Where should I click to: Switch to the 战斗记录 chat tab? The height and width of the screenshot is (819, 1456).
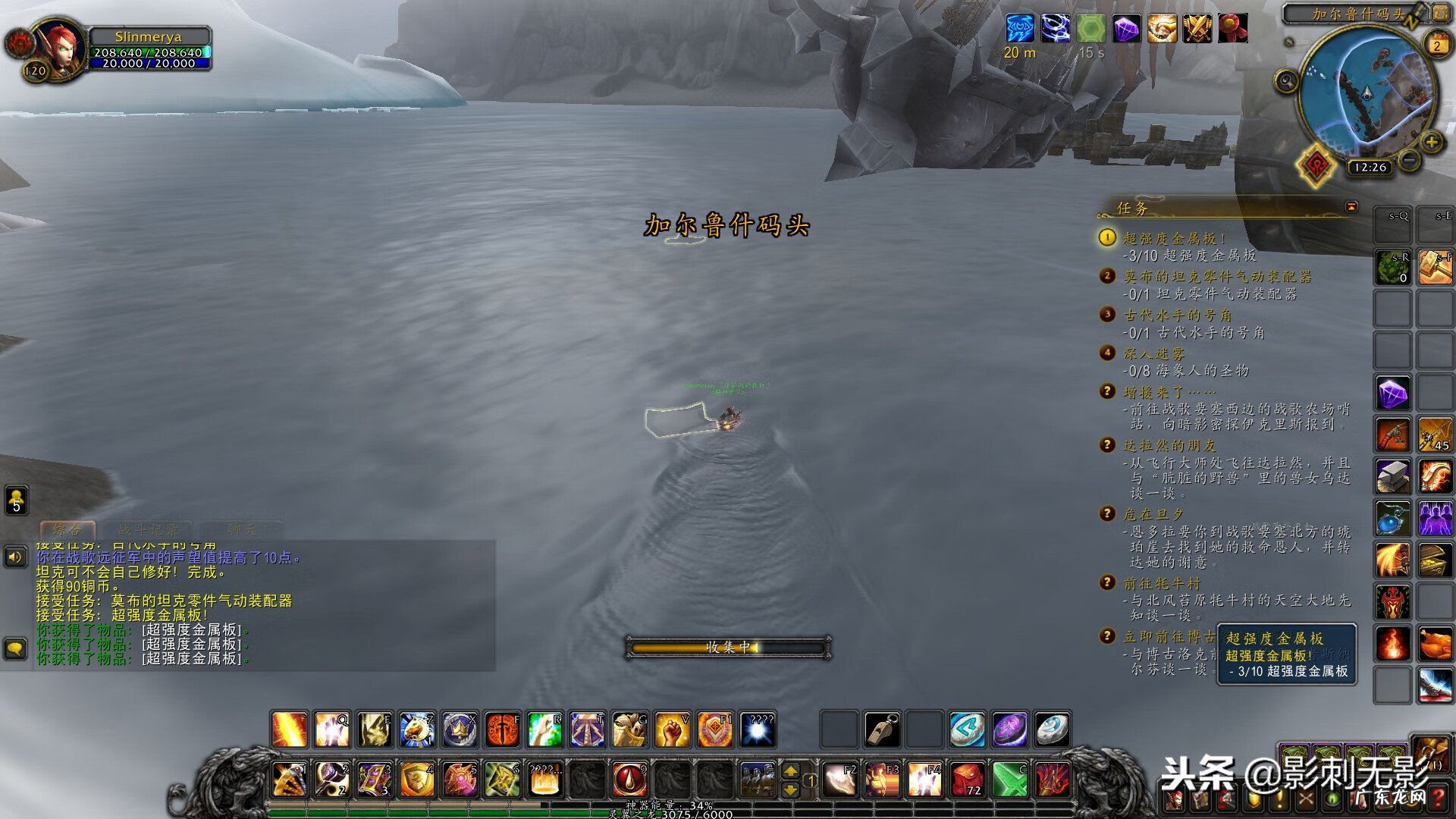[x=149, y=529]
